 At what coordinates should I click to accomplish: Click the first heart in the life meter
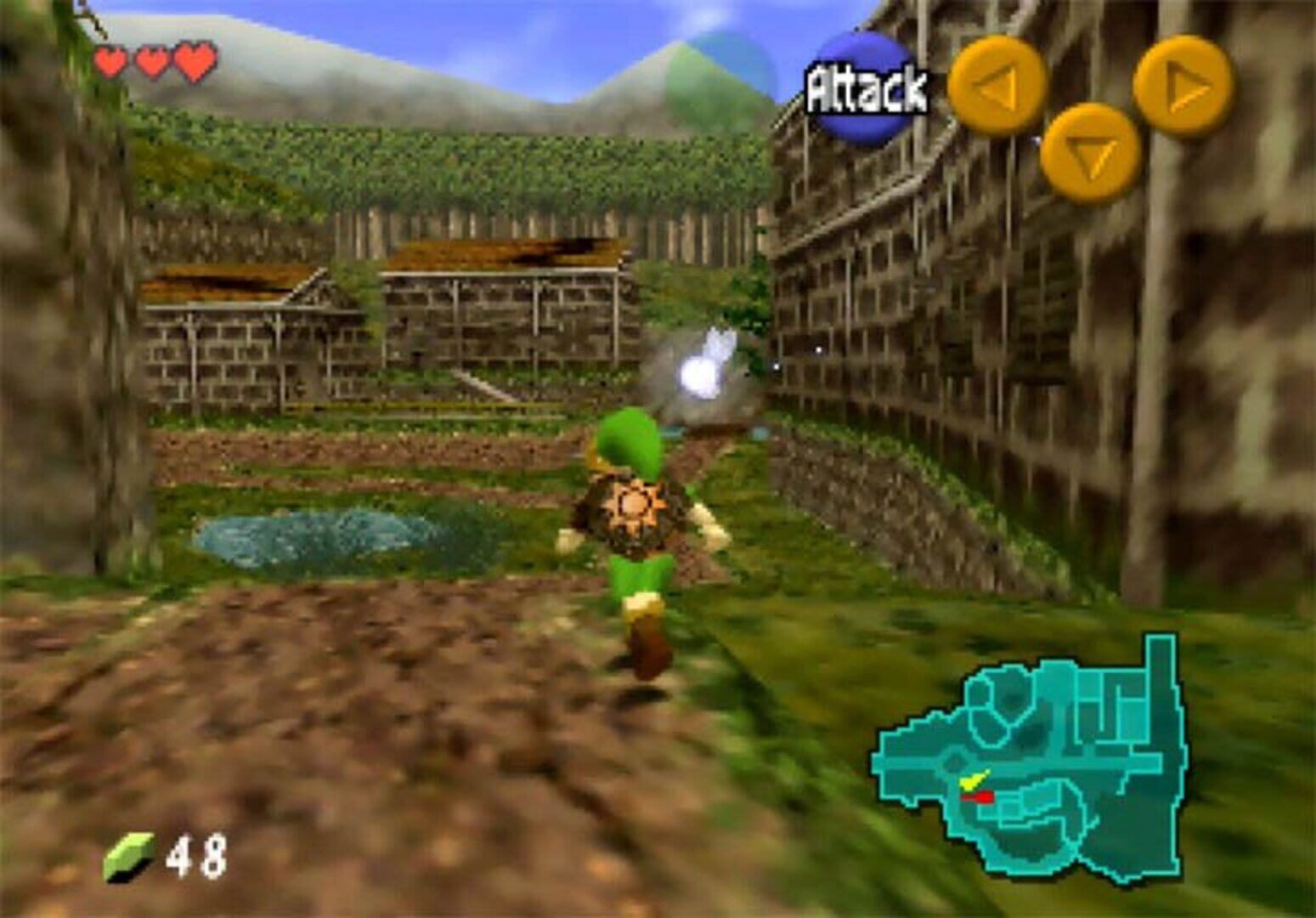(110, 61)
